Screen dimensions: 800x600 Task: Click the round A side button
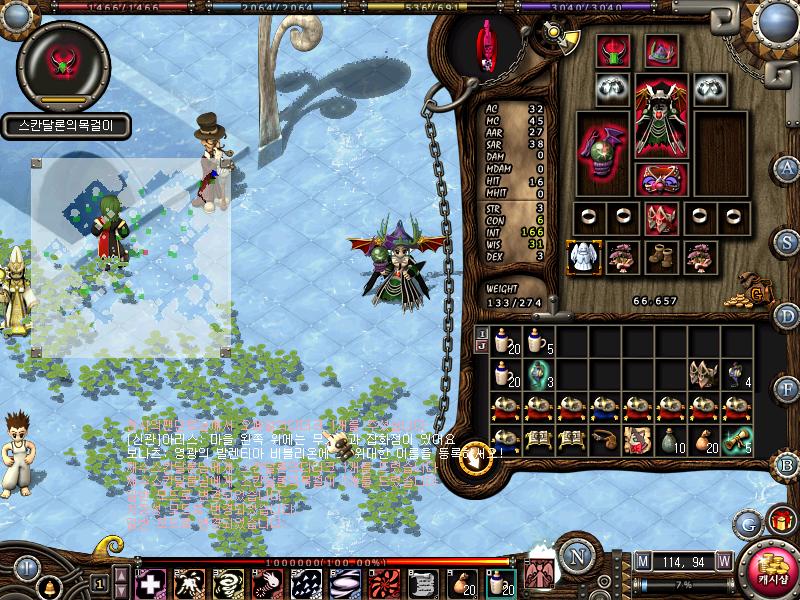tap(788, 167)
